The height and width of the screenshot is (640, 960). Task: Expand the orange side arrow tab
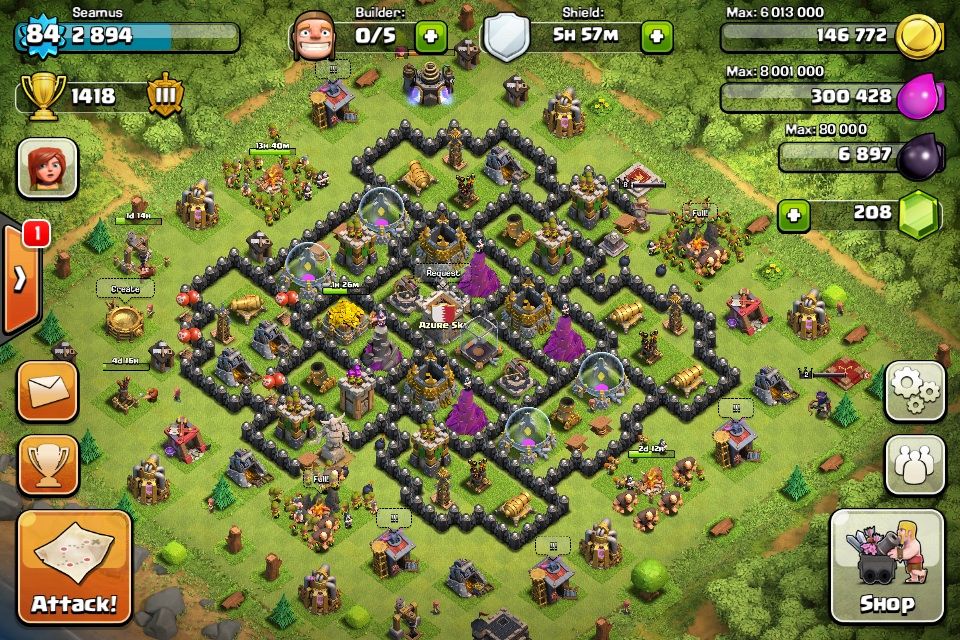tap(20, 278)
